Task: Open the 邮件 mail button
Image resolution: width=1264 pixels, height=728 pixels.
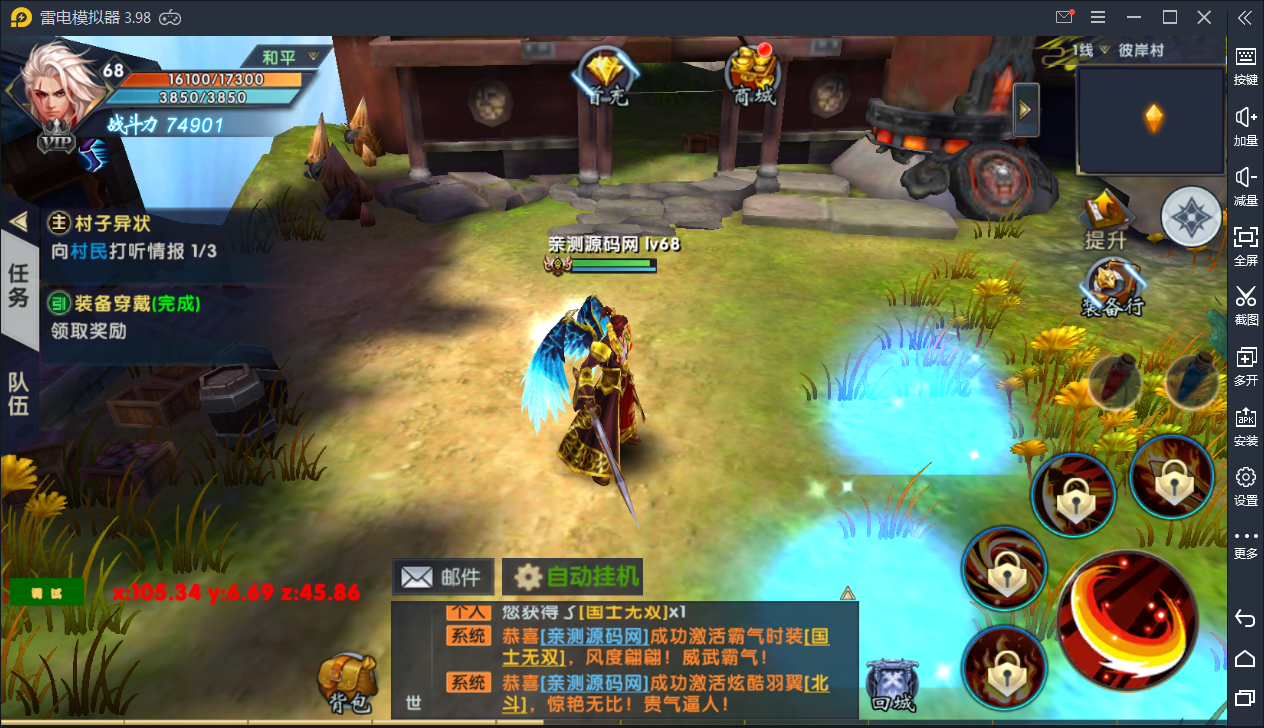Action: (x=443, y=577)
